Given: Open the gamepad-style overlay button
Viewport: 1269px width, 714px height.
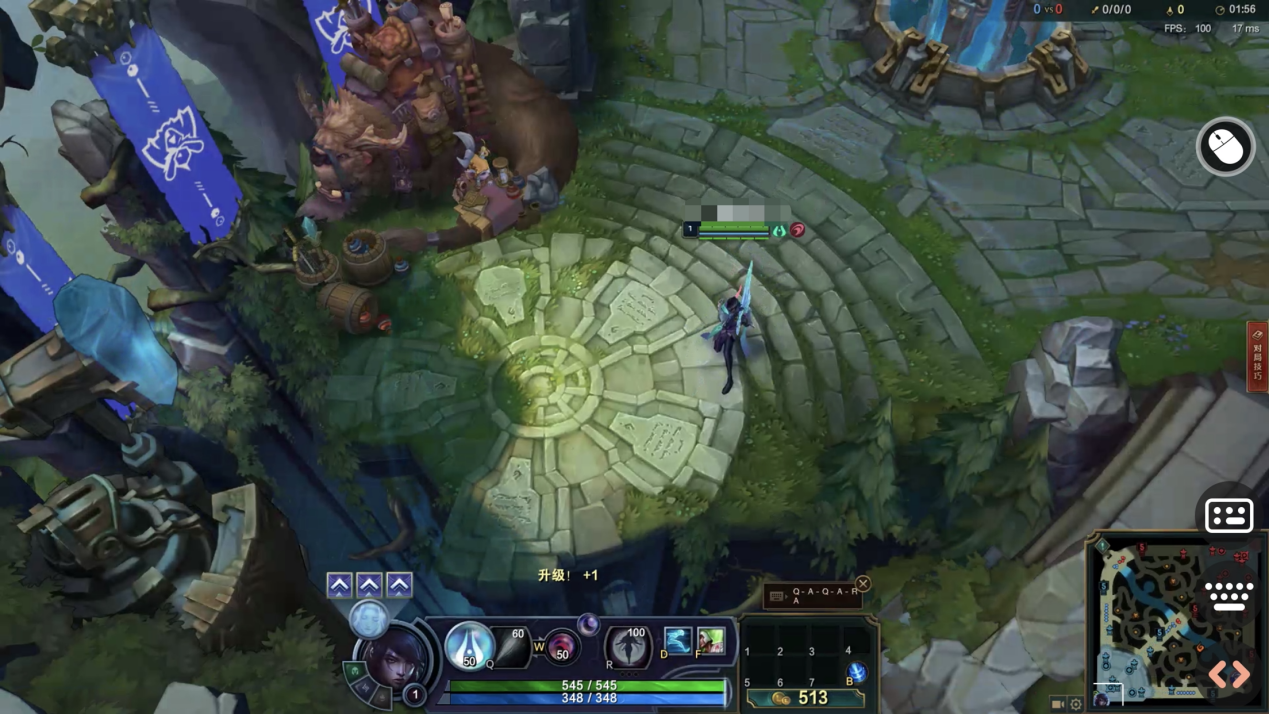Looking at the screenshot, I should point(1229,515).
